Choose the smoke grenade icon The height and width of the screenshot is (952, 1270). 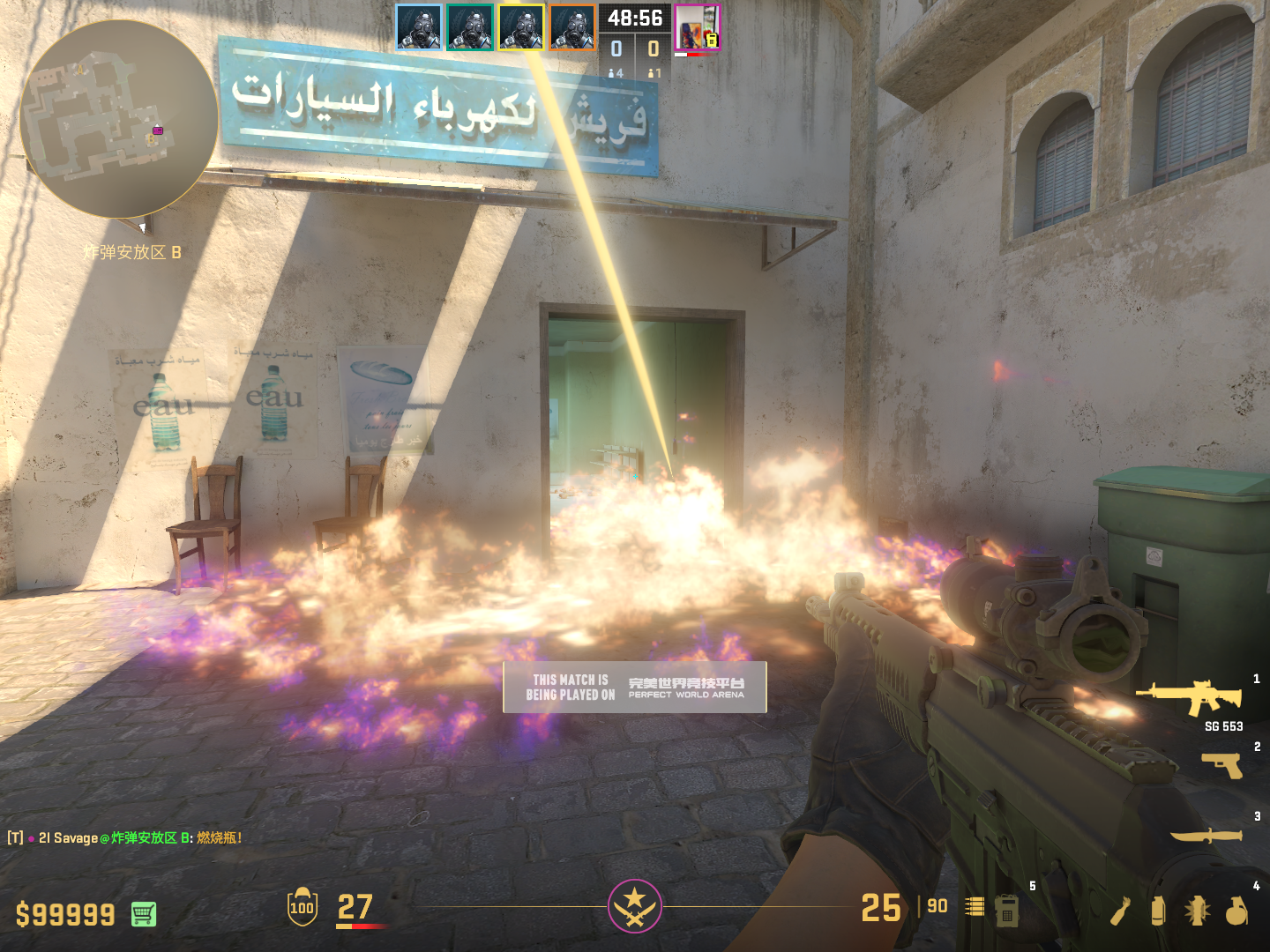(x=1158, y=911)
